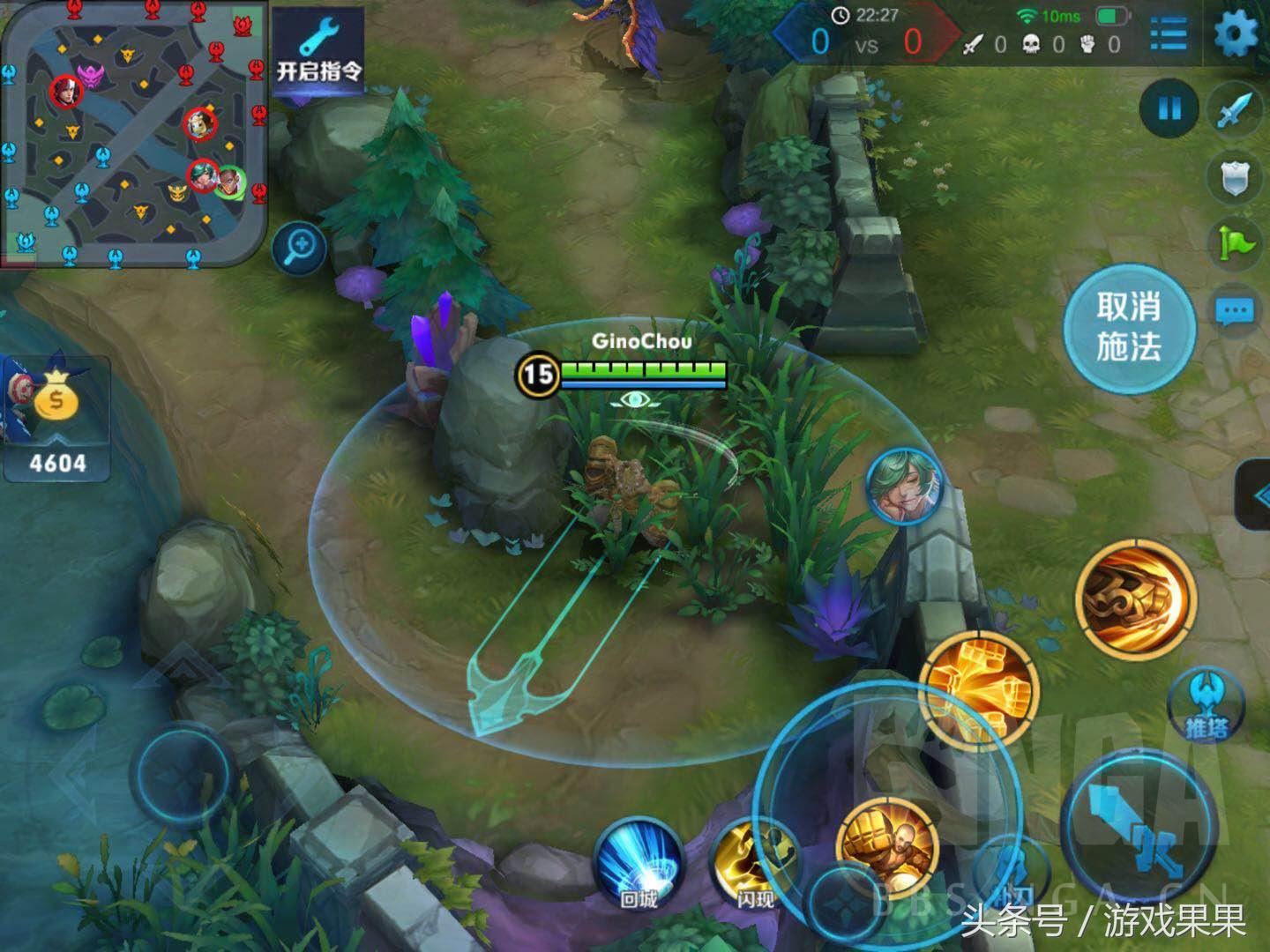
Task: Pause the match
Action: tap(1169, 109)
